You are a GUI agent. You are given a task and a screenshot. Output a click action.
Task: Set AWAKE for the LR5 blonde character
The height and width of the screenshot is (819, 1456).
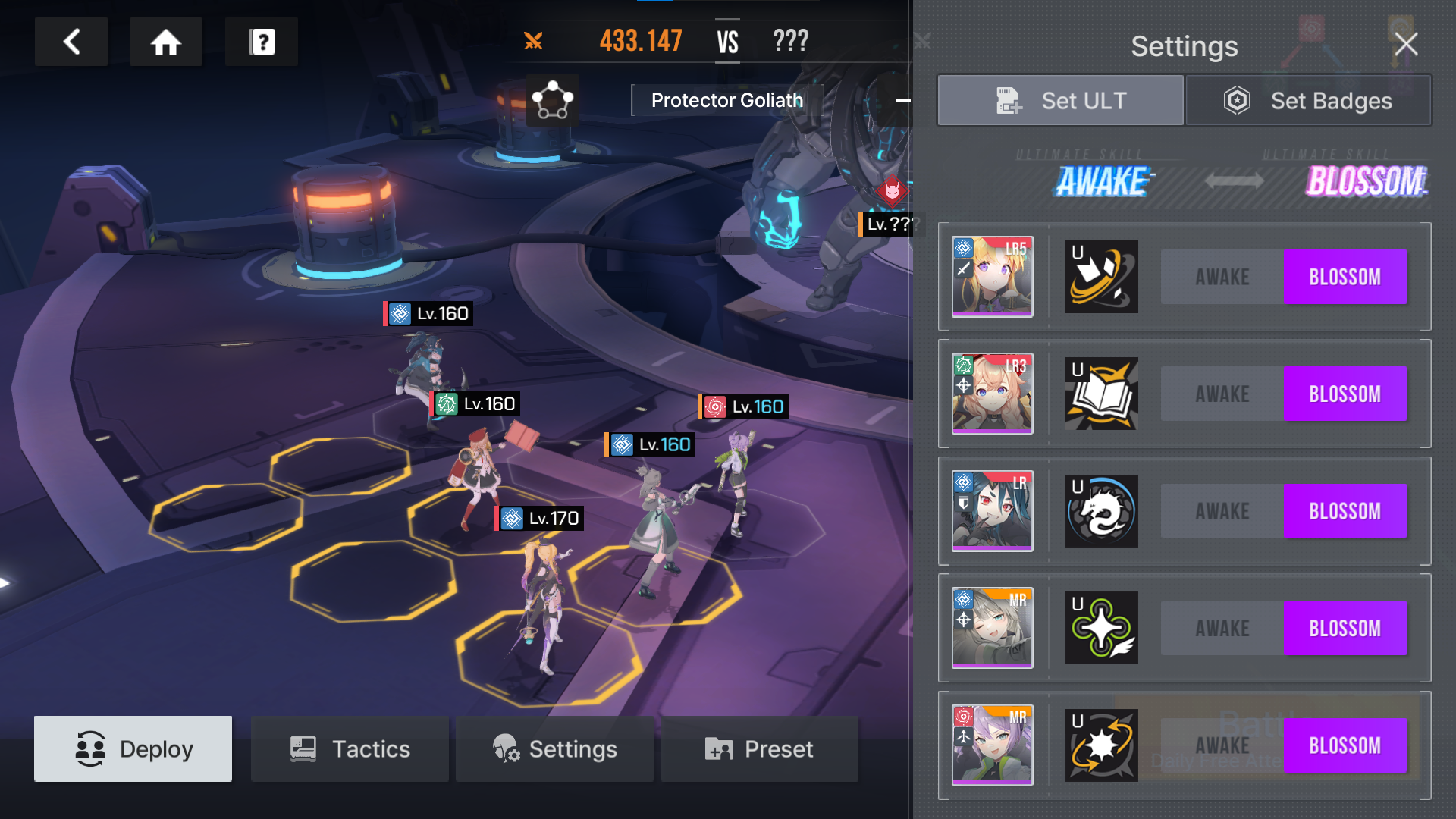pyautogui.click(x=1222, y=277)
